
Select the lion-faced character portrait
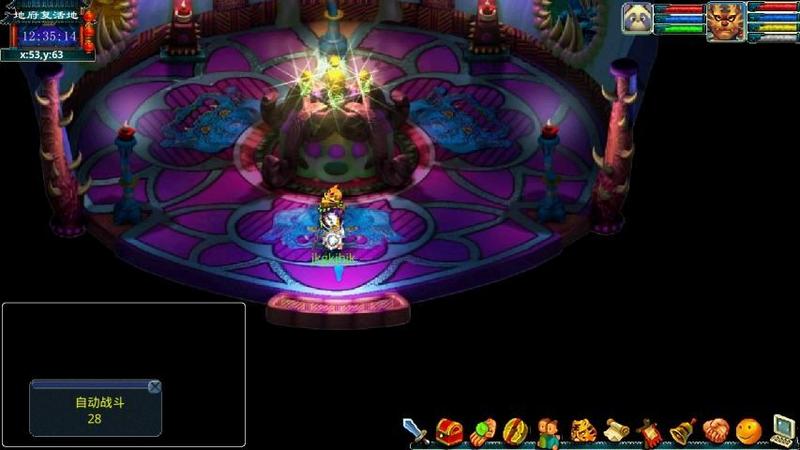click(725, 20)
